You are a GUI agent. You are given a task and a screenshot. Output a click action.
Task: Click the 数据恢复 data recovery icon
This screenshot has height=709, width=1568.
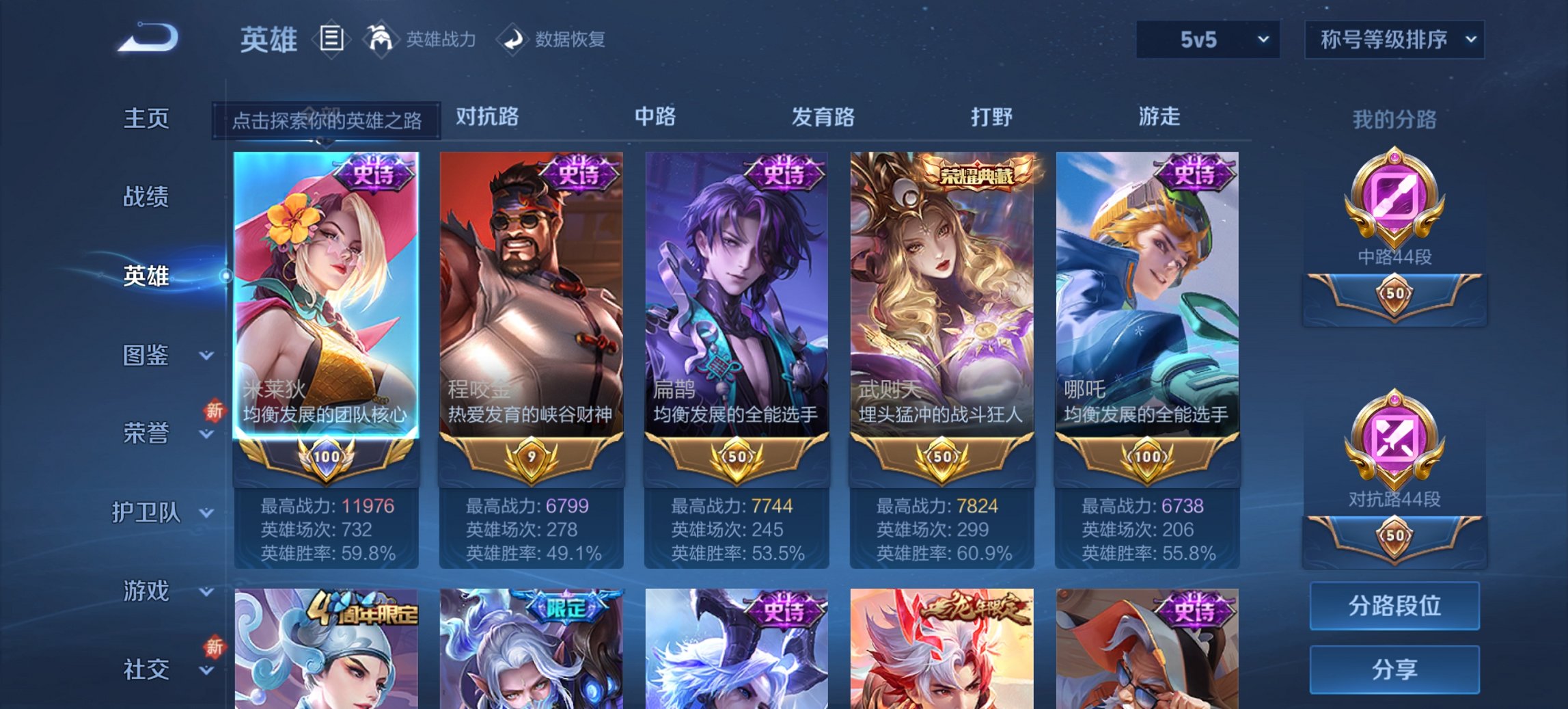pos(515,39)
